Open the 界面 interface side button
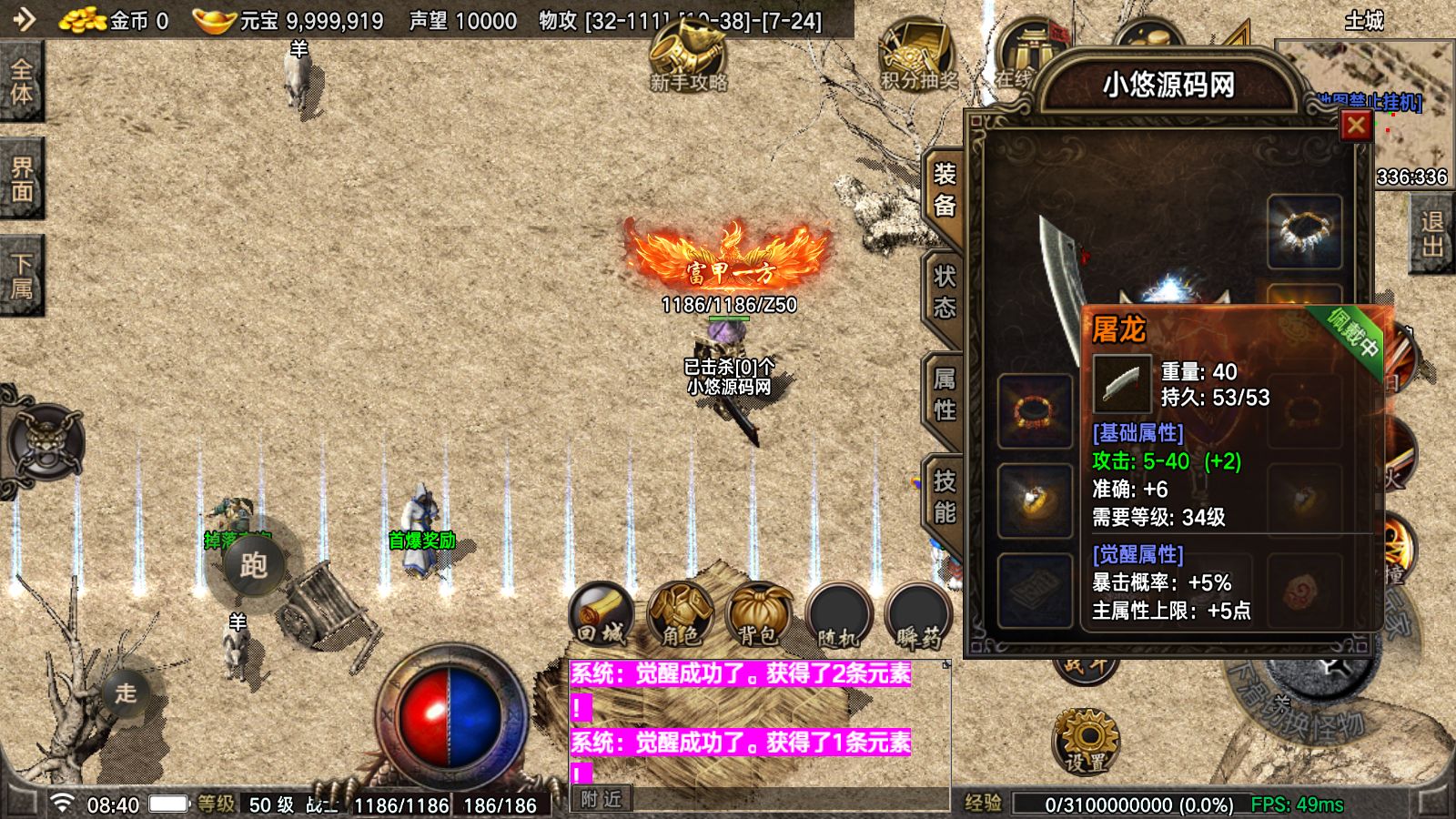 [x=21, y=179]
